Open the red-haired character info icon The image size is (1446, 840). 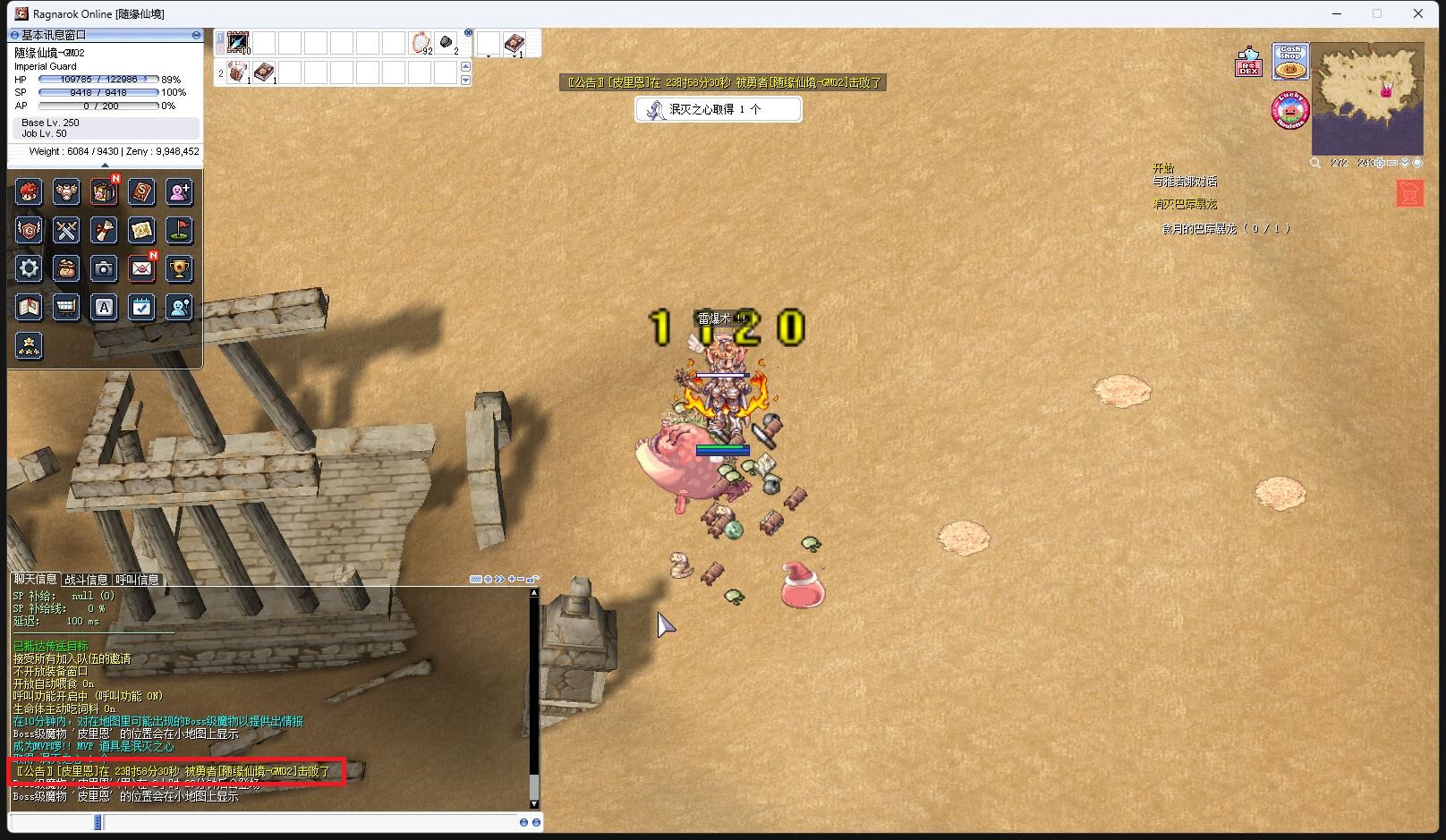pos(29,191)
